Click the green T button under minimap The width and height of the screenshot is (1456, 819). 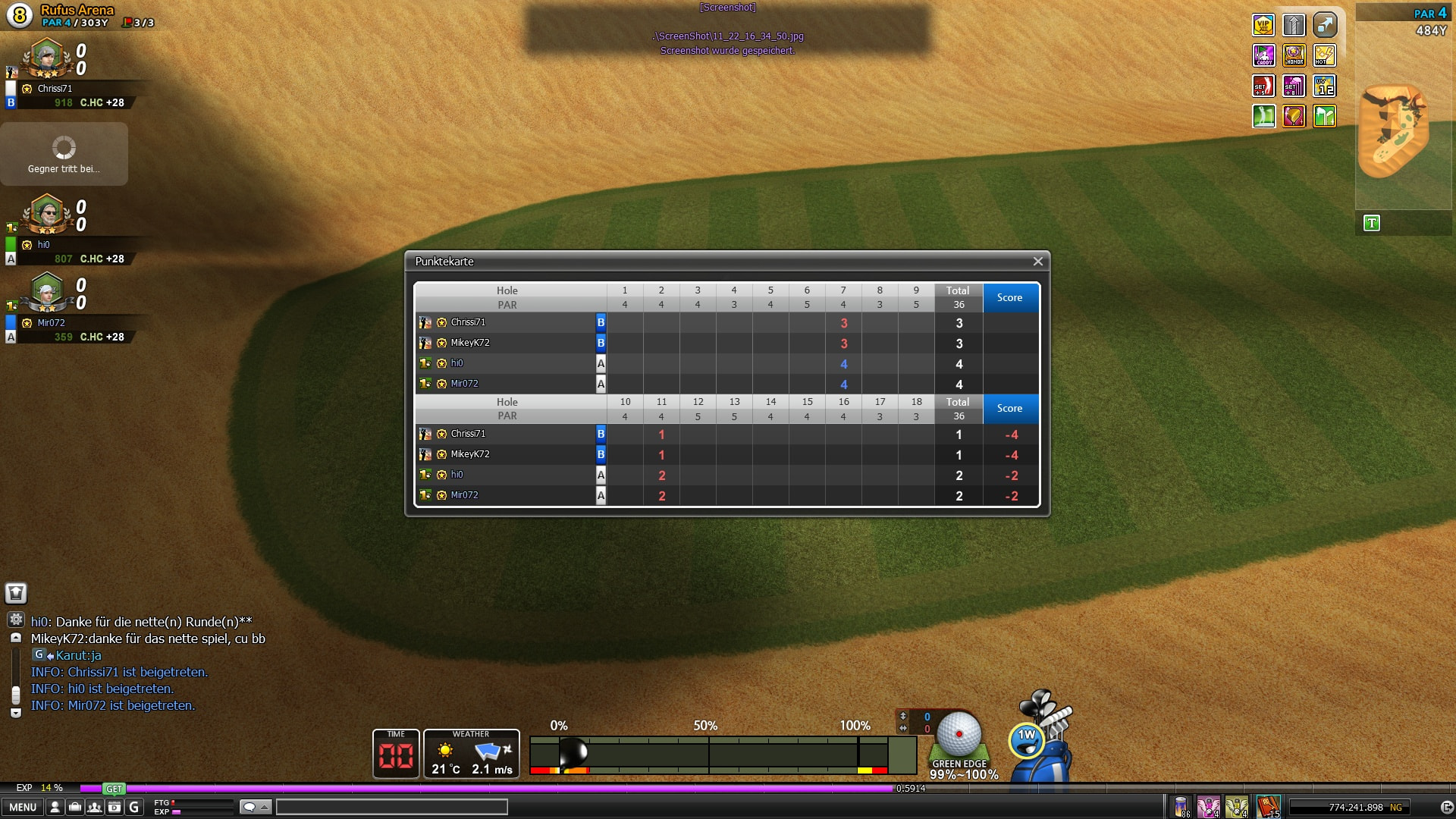pyautogui.click(x=1371, y=224)
